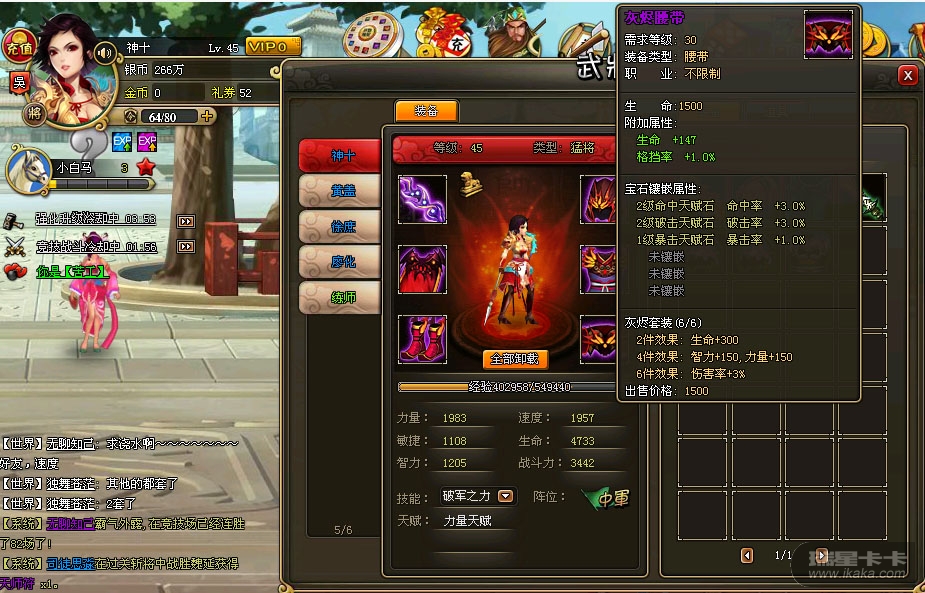Open the VIP0 badge

coord(272,47)
